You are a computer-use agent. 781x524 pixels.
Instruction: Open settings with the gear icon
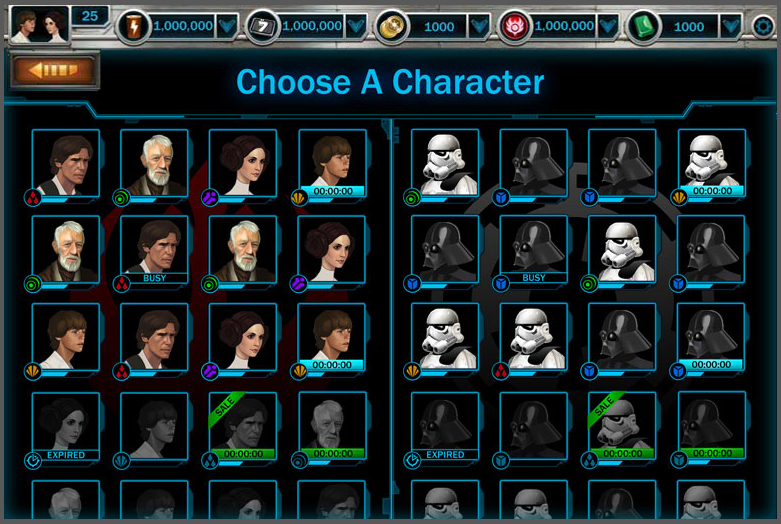[x=764, y=26]
